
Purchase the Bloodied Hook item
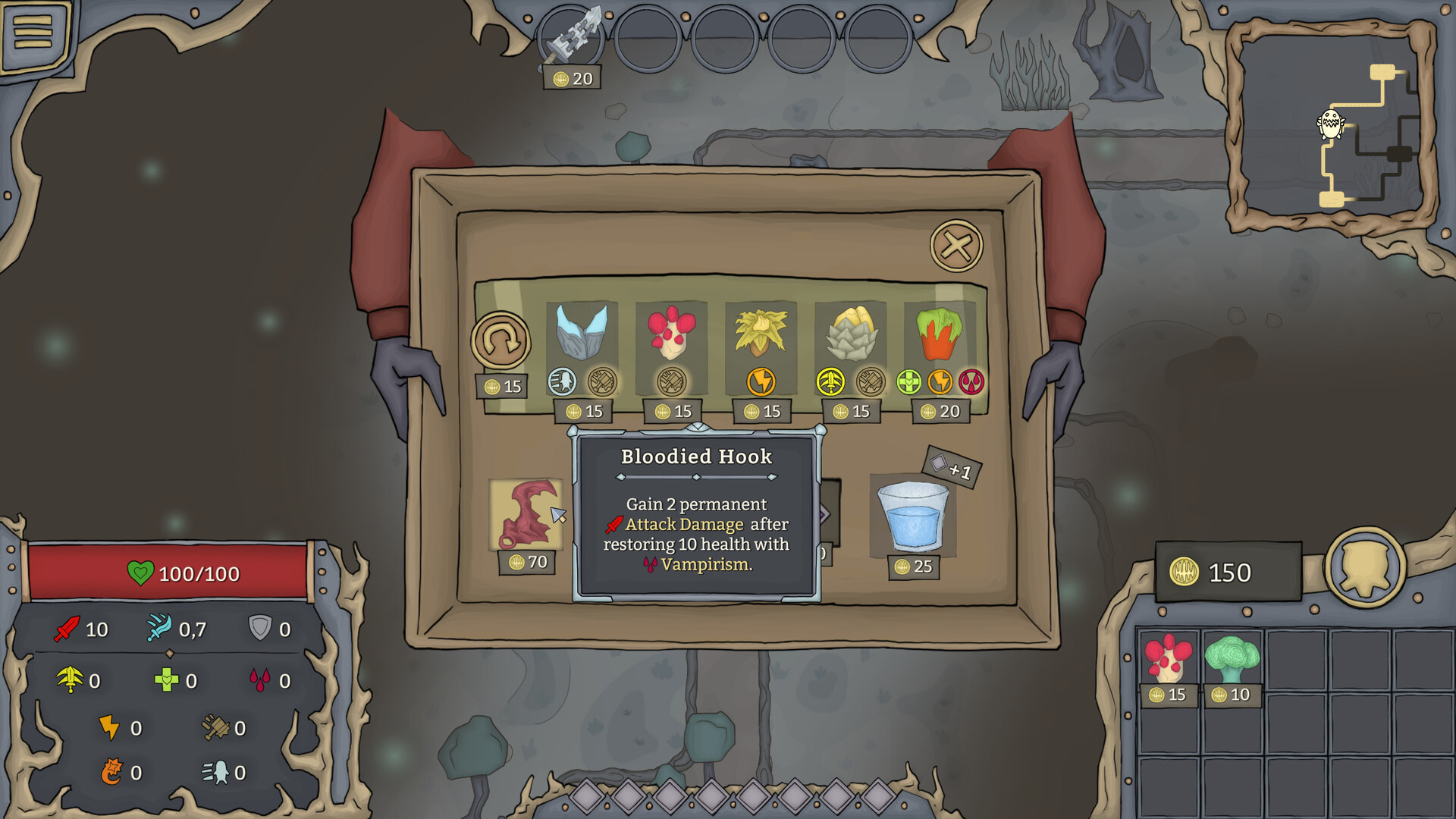[x=526, y=516]
